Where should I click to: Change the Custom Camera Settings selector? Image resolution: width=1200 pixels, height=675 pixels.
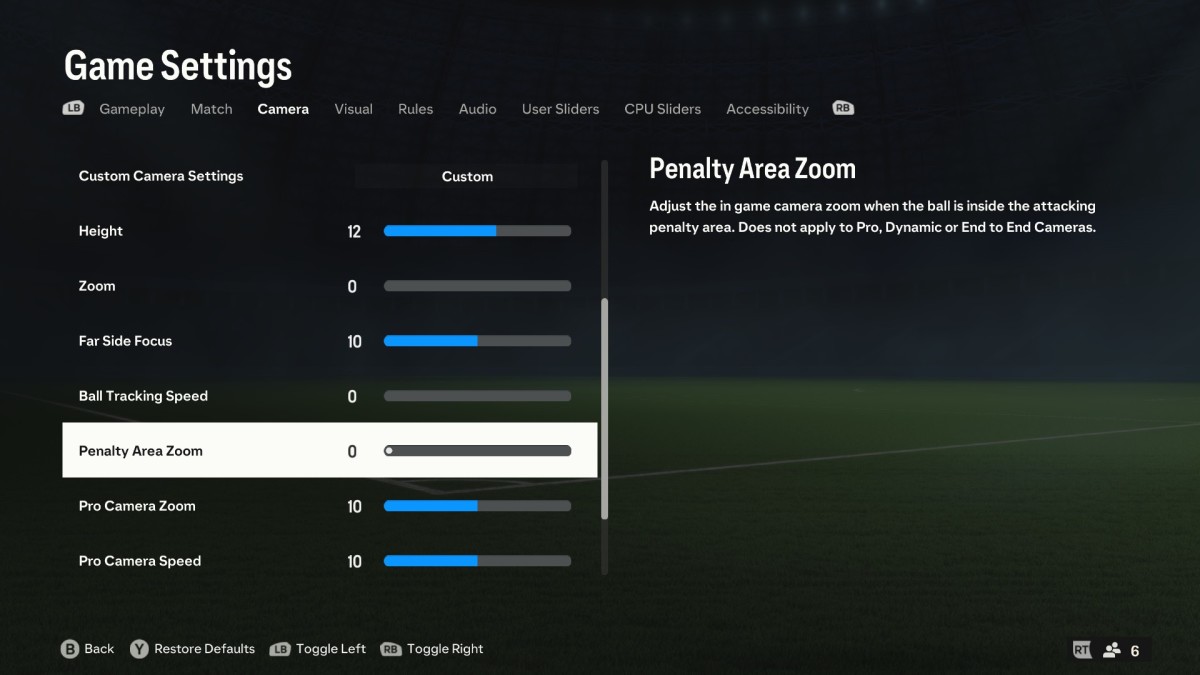[x=467, y=177]
